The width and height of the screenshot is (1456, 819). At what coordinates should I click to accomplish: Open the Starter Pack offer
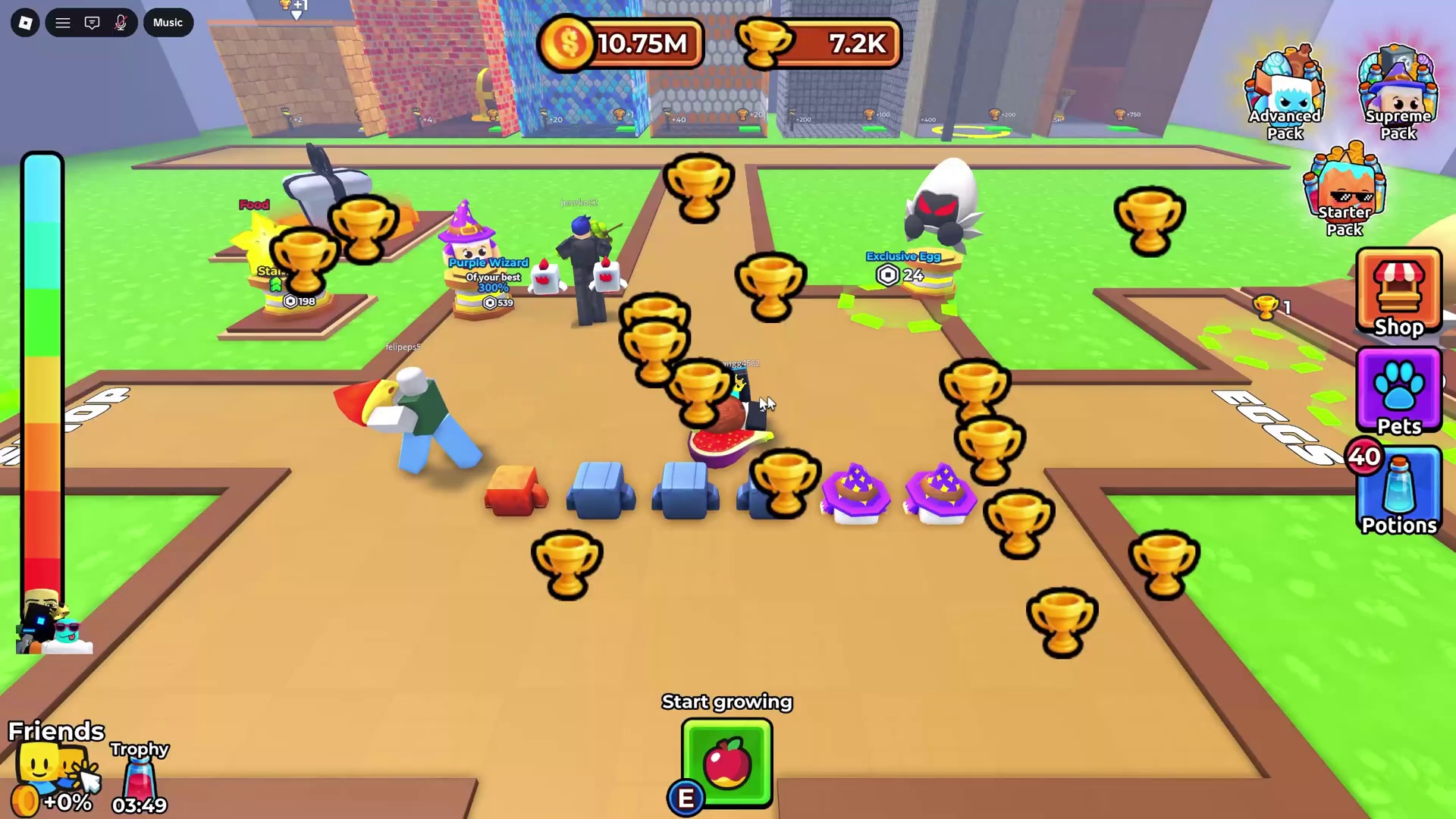pos(1344,190)
